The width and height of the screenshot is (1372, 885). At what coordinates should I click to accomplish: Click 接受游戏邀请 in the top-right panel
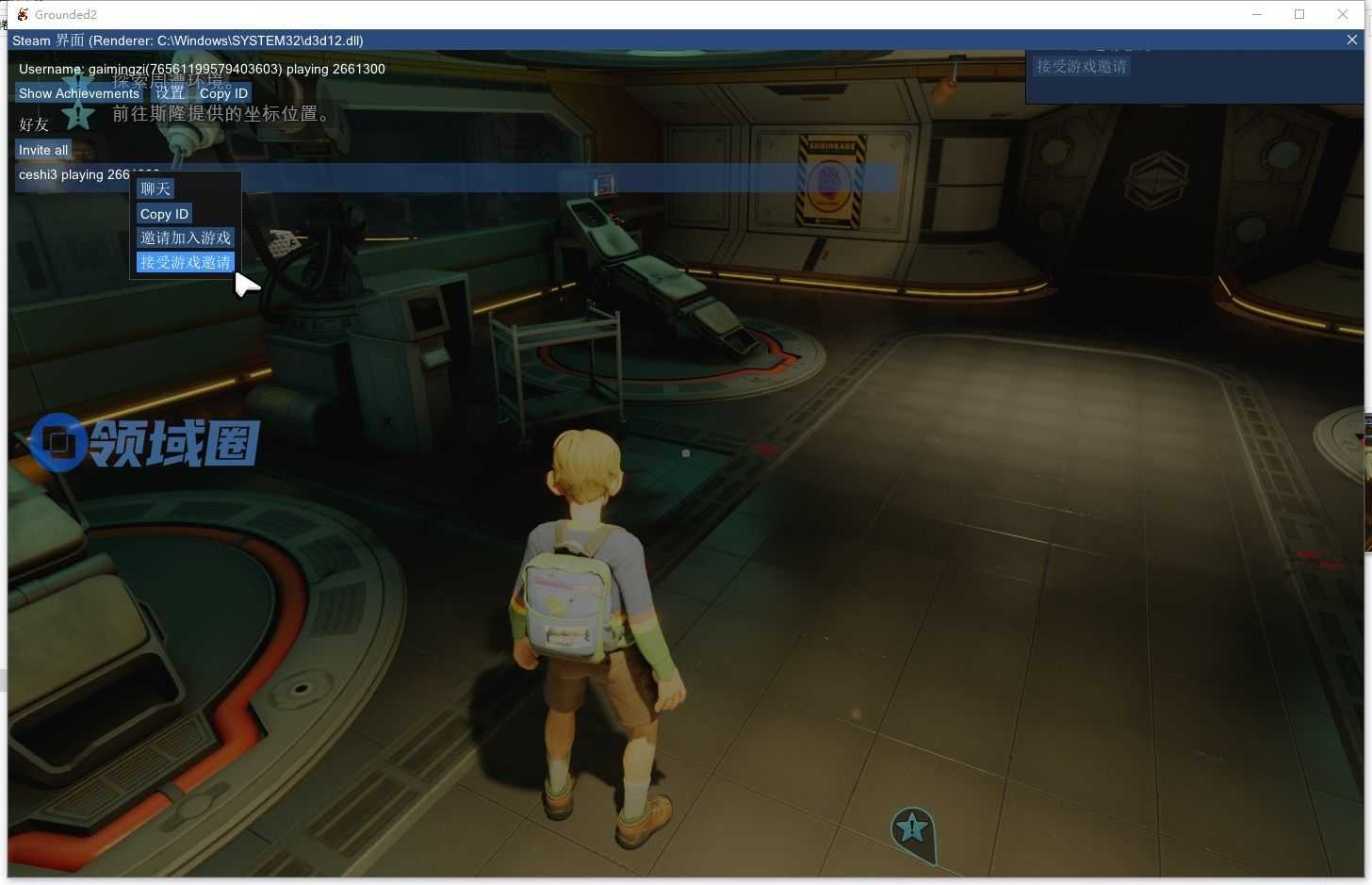tap(1082, 66)
